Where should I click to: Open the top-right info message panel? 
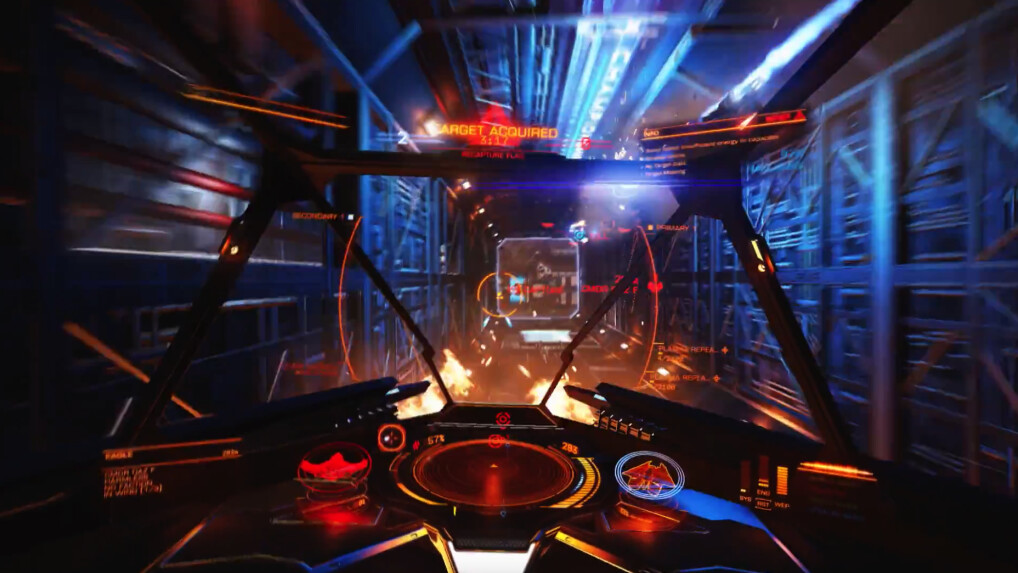(722, 141)
